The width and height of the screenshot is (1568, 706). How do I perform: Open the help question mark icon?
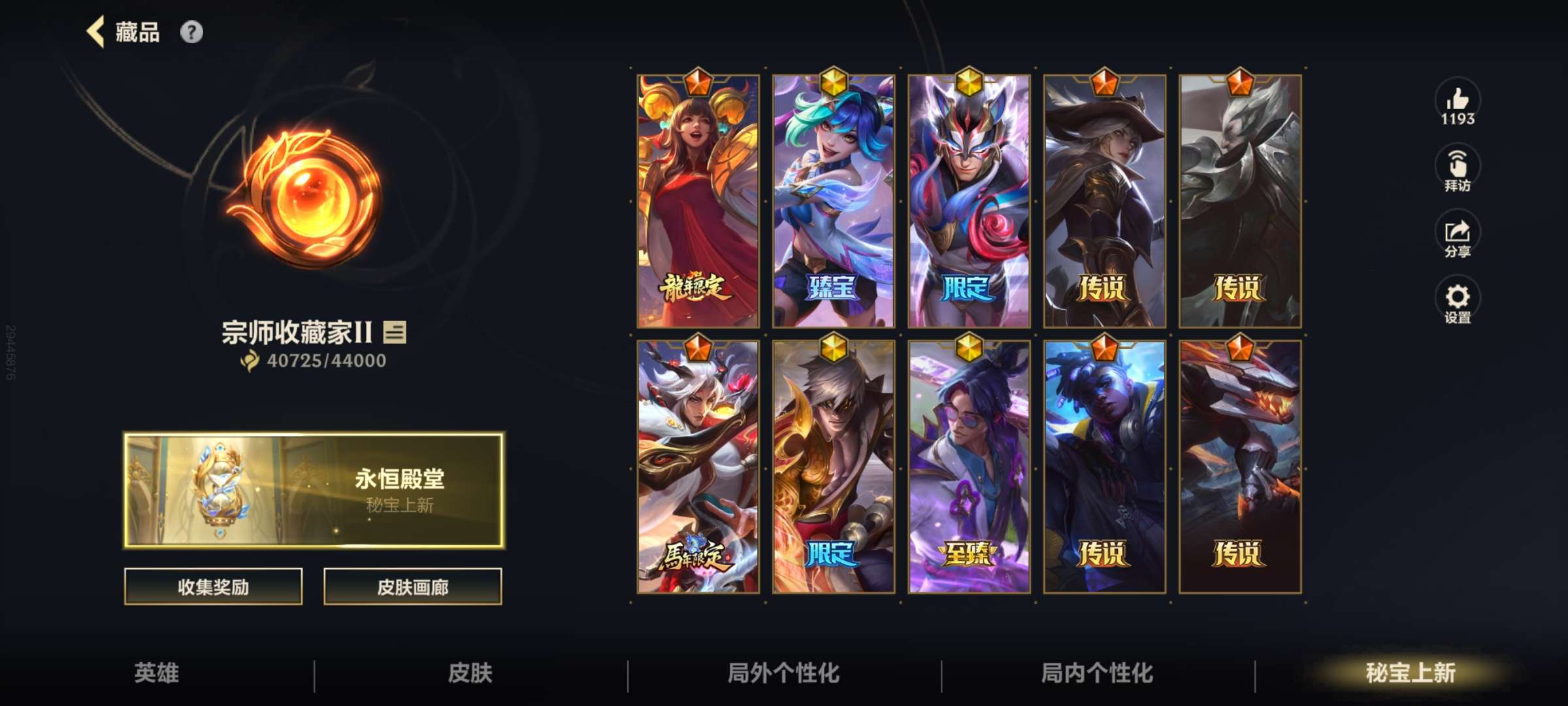click(x=190, y=31)
